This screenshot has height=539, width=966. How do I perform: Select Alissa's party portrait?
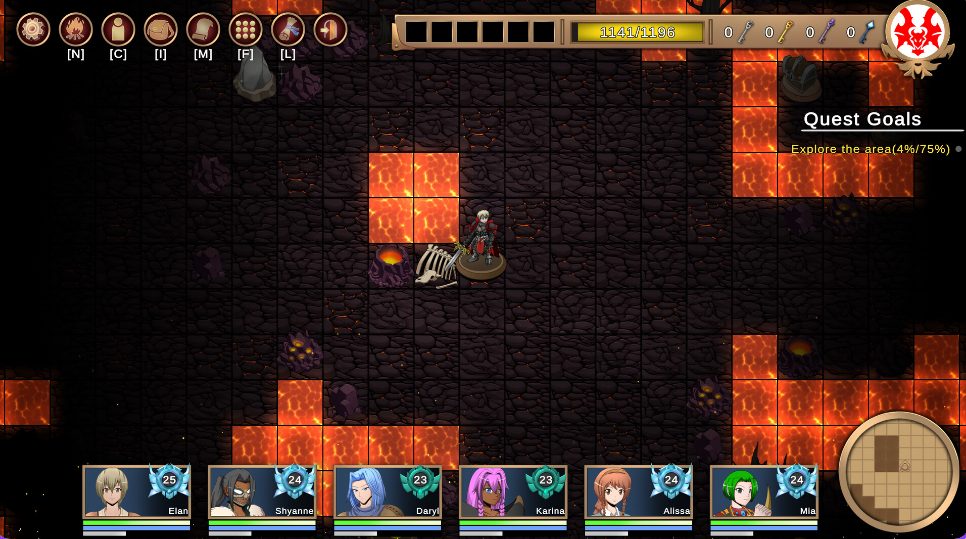pyautogui.click(x=638, y=492)
